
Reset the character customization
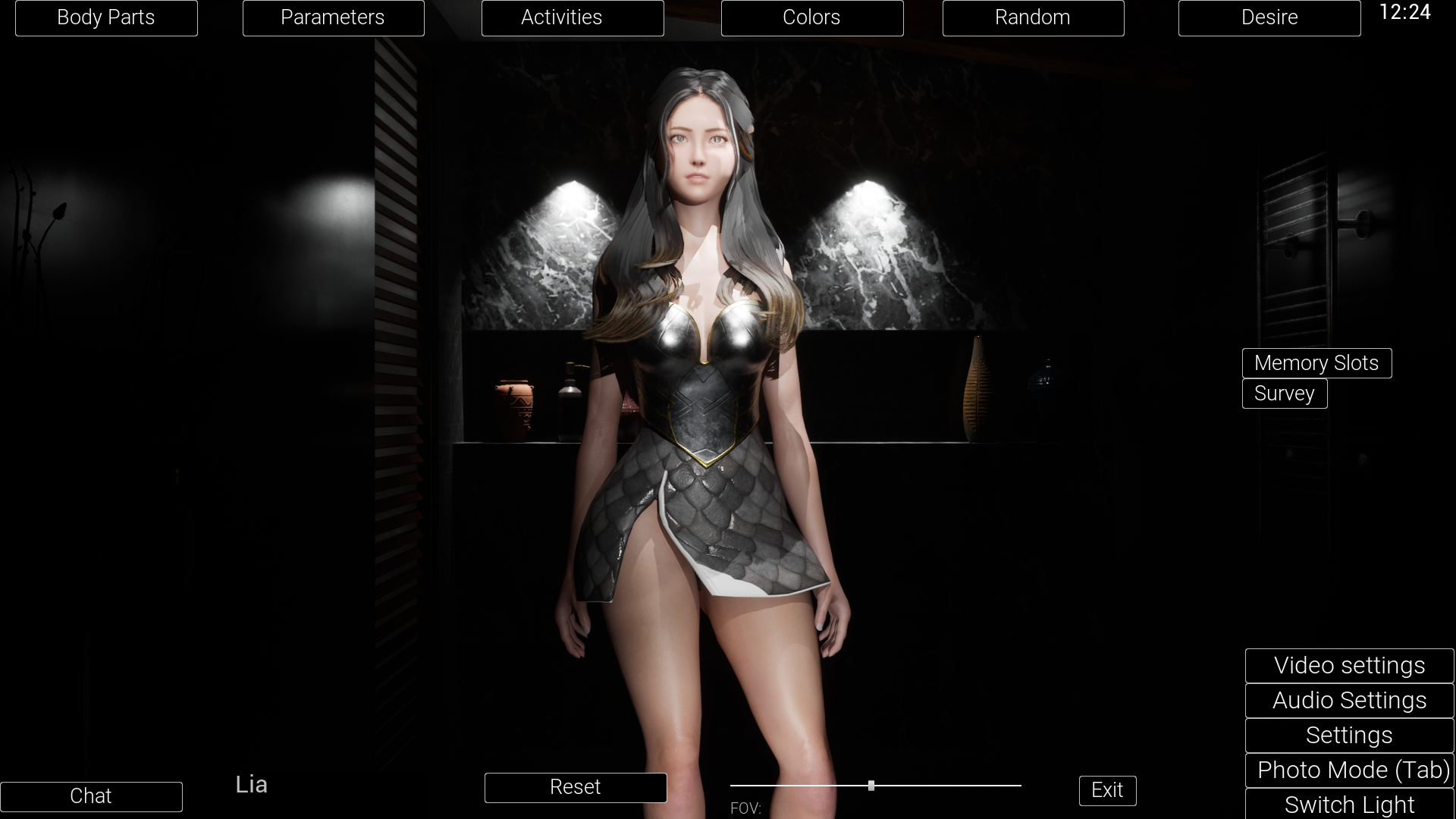pos(576,787)
